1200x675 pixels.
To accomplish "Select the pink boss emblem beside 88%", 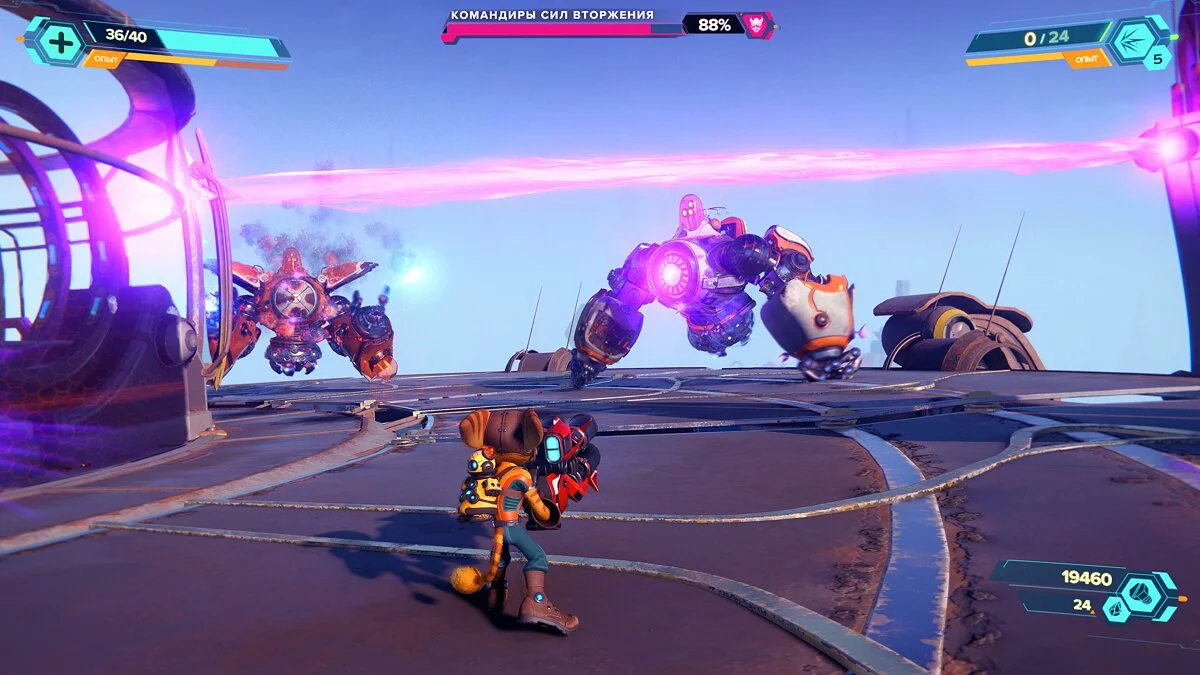I will click(x=759, y=25).
